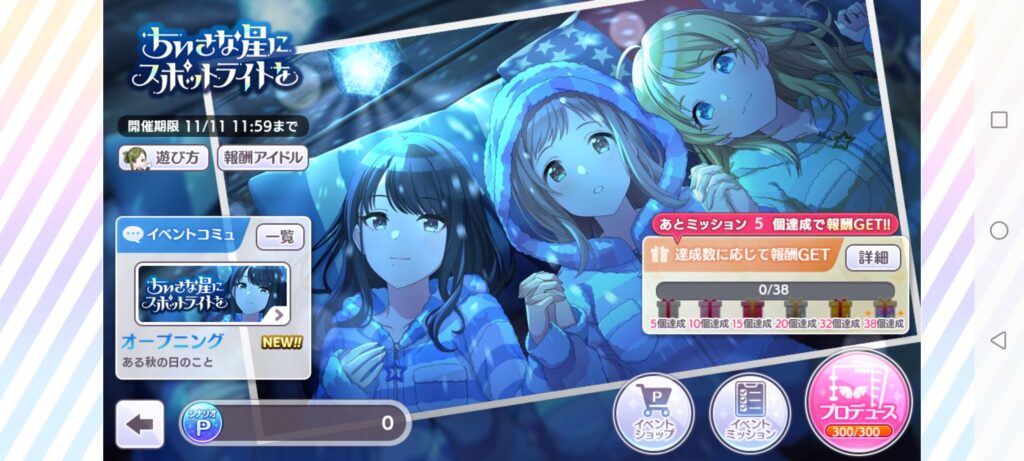Open the イベントショップ event shop

[x=654, y=413]
